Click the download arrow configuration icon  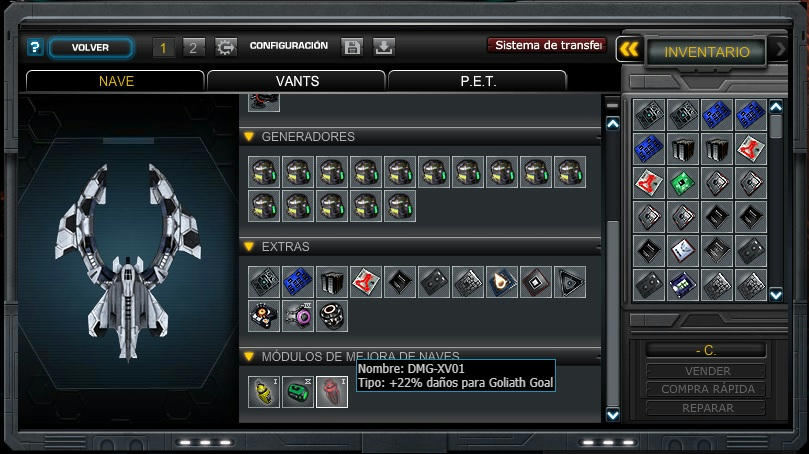[384, 47]
